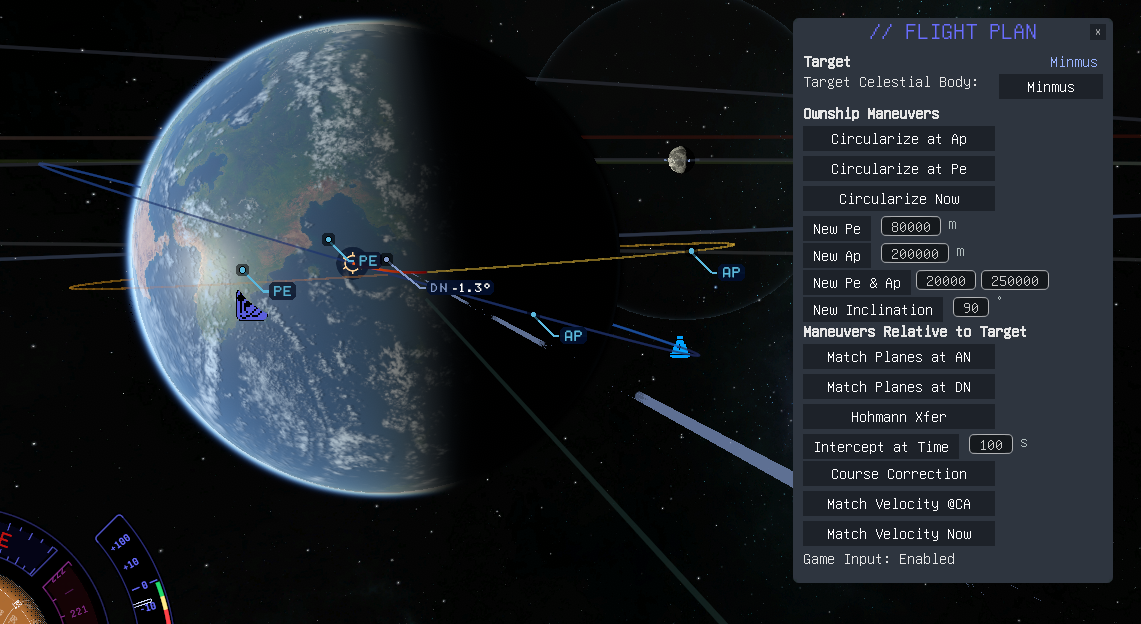Image resolution: width=1141 pixels, height=624 pixels.
Task: Plan a Hohmann Xfer
Action: (x=898, y=417)
